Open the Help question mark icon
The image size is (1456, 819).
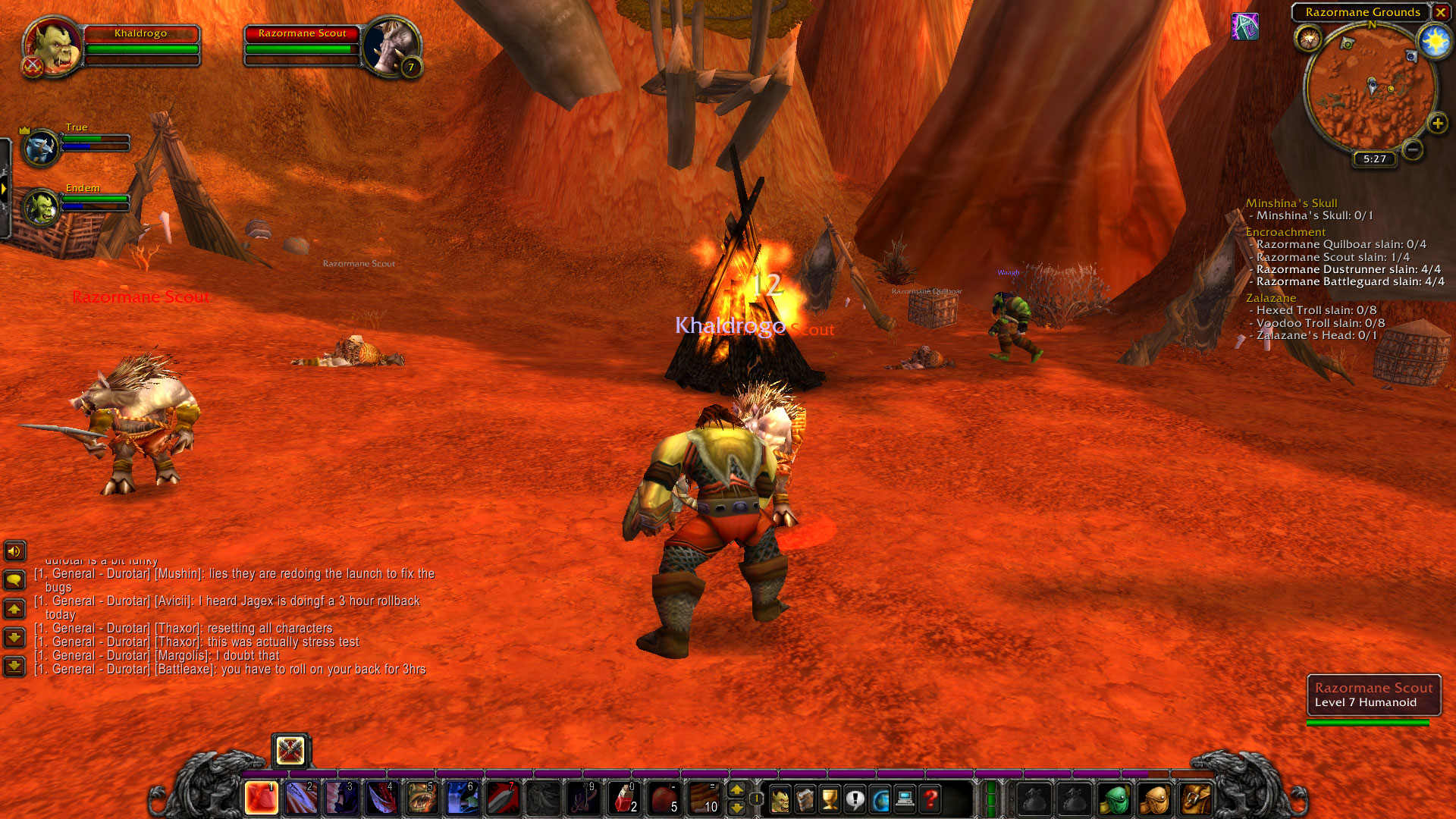click(x=931, y=799)
